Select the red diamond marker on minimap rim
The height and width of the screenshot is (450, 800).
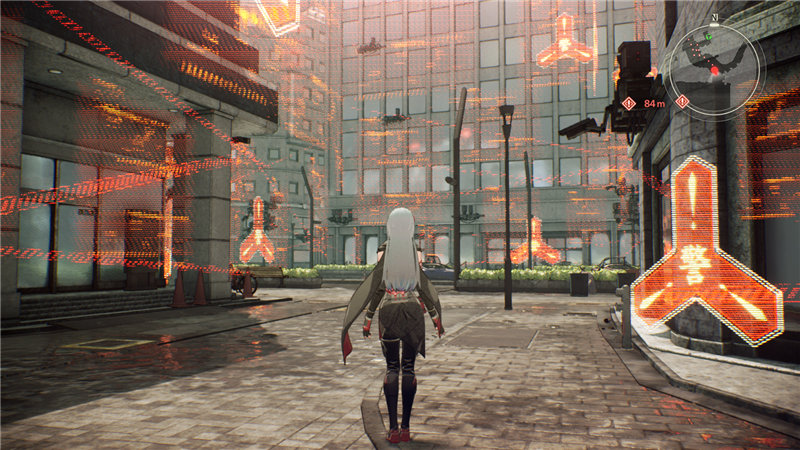682,101
